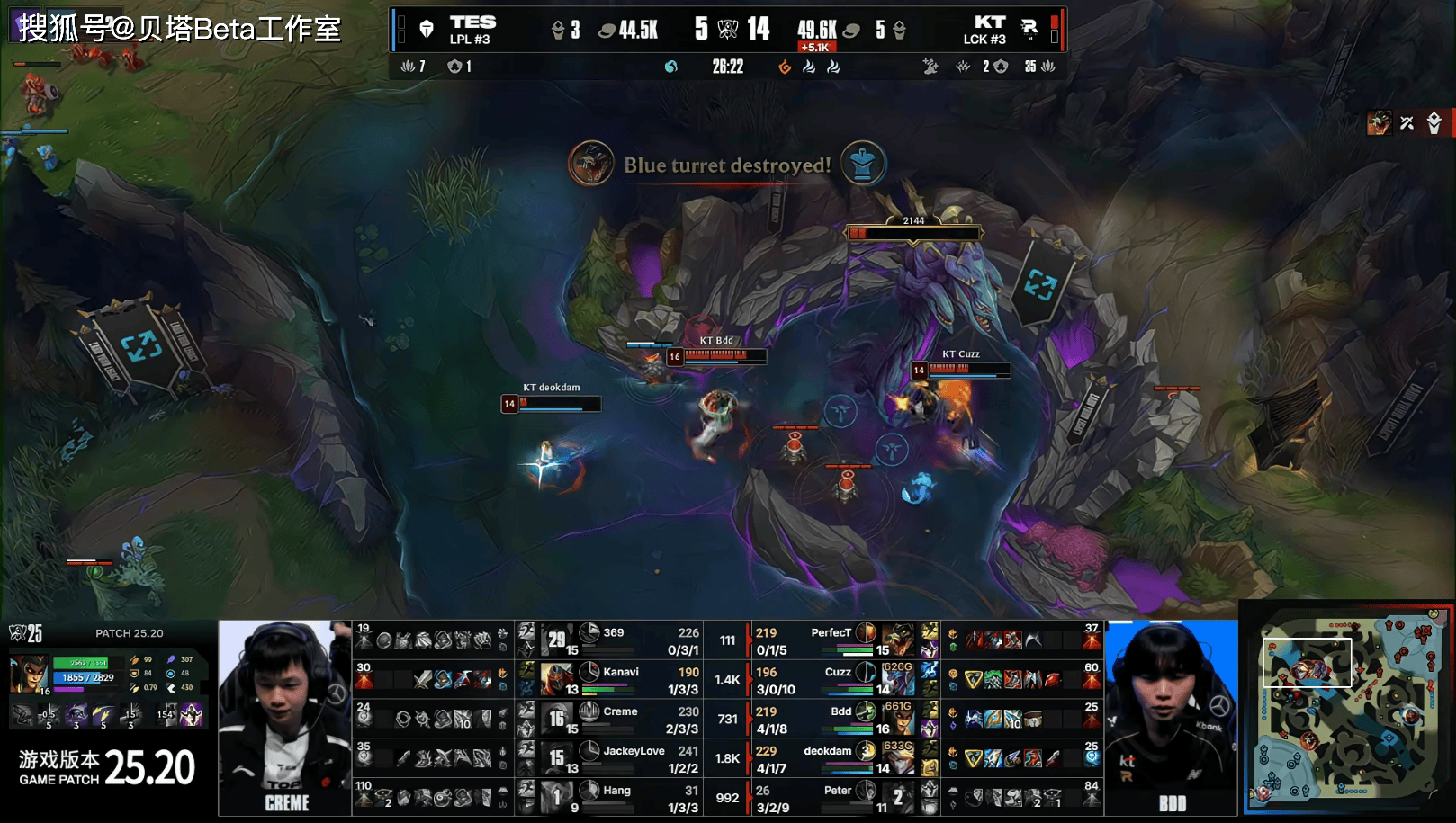Select Peter's scoreboard row

[832, 798]
